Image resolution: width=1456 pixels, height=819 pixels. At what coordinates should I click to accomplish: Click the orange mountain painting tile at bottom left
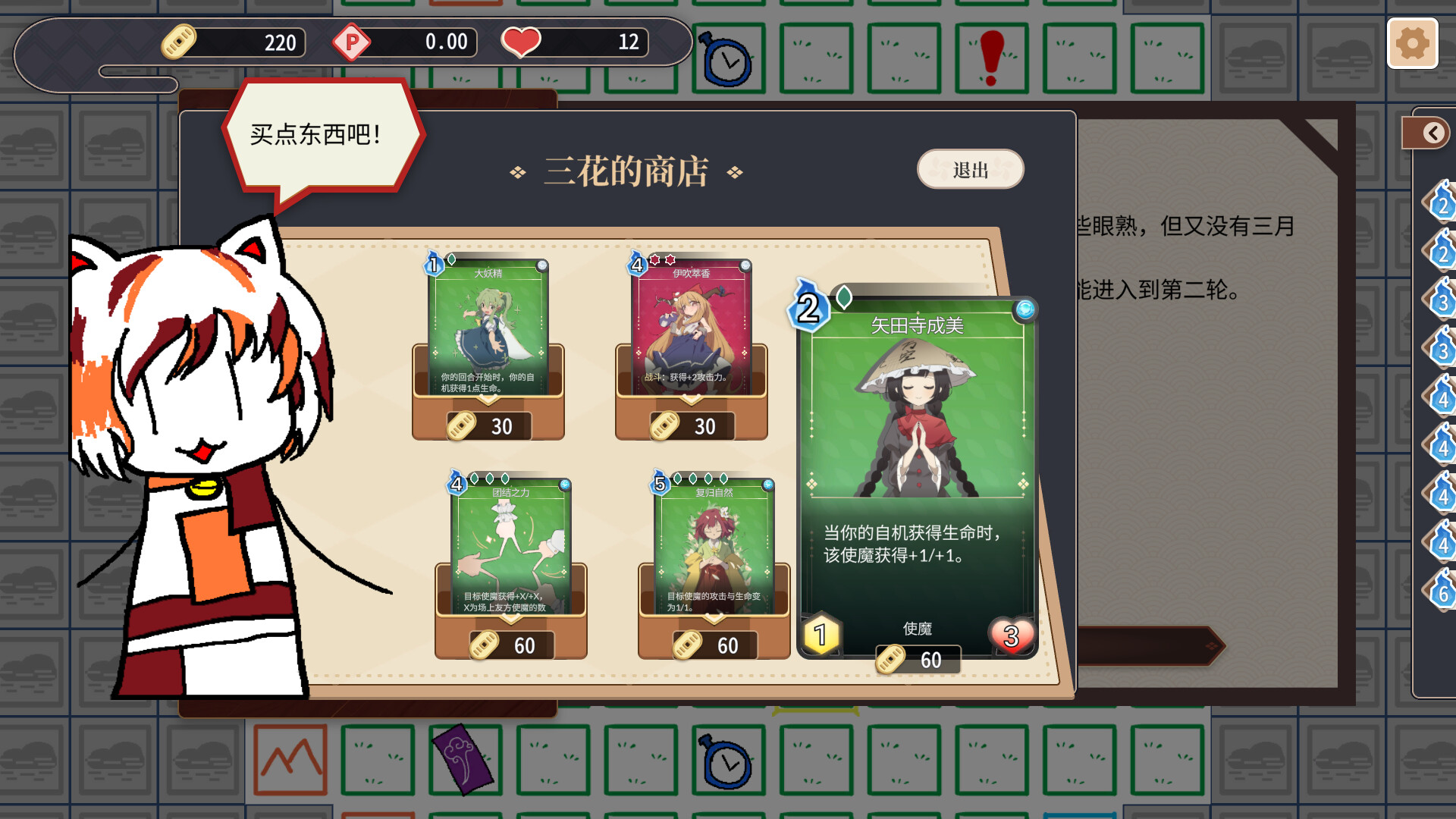pyautogui.click(x=291, y=760)
